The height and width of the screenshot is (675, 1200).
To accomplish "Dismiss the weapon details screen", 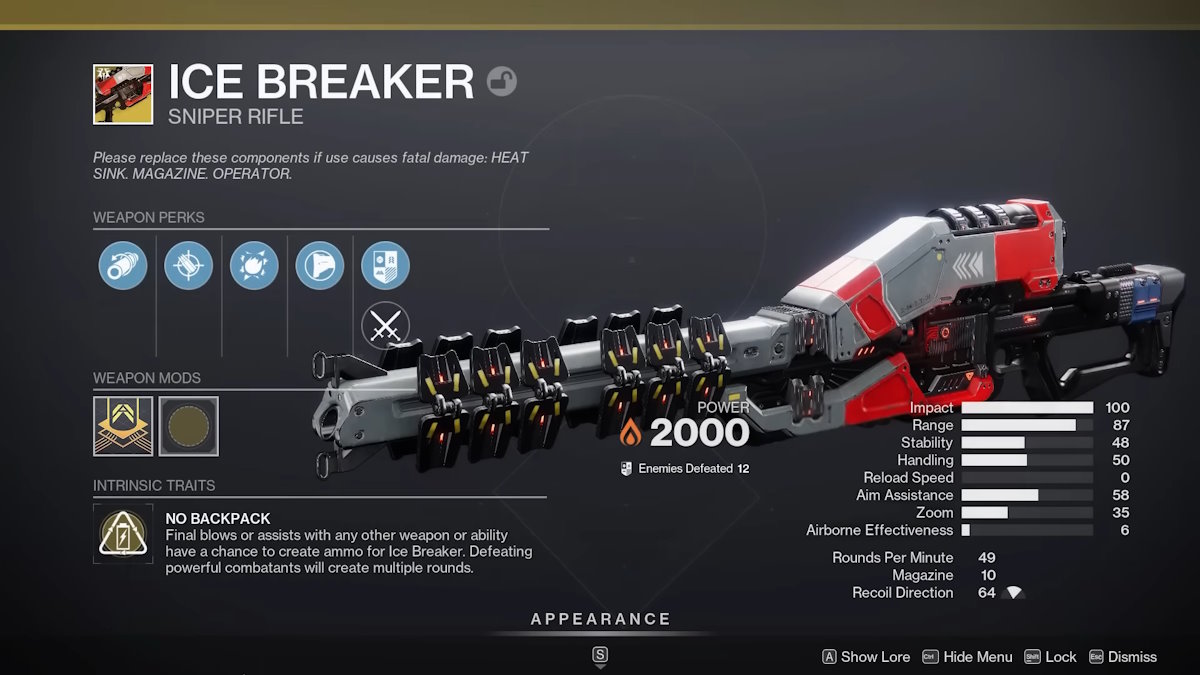I will [1123, 657].
